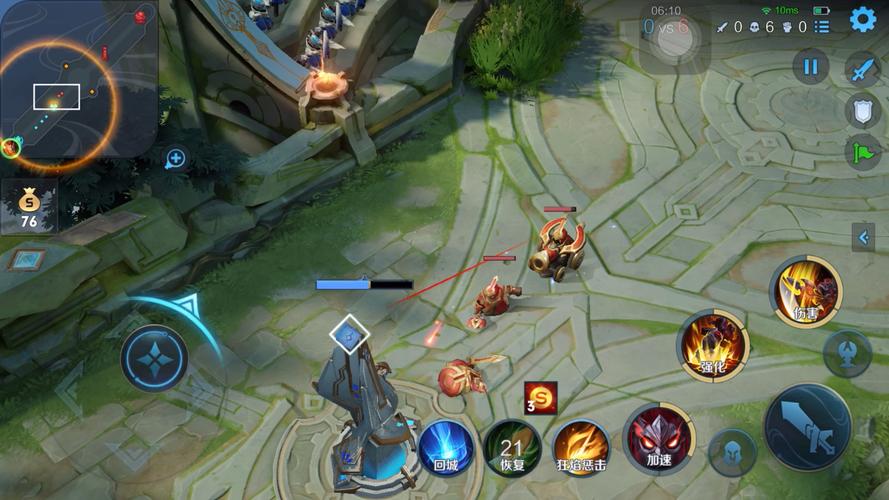889x500 pixels.
Task: Activate the 回城 recall ability
Action: click(445, 445)
